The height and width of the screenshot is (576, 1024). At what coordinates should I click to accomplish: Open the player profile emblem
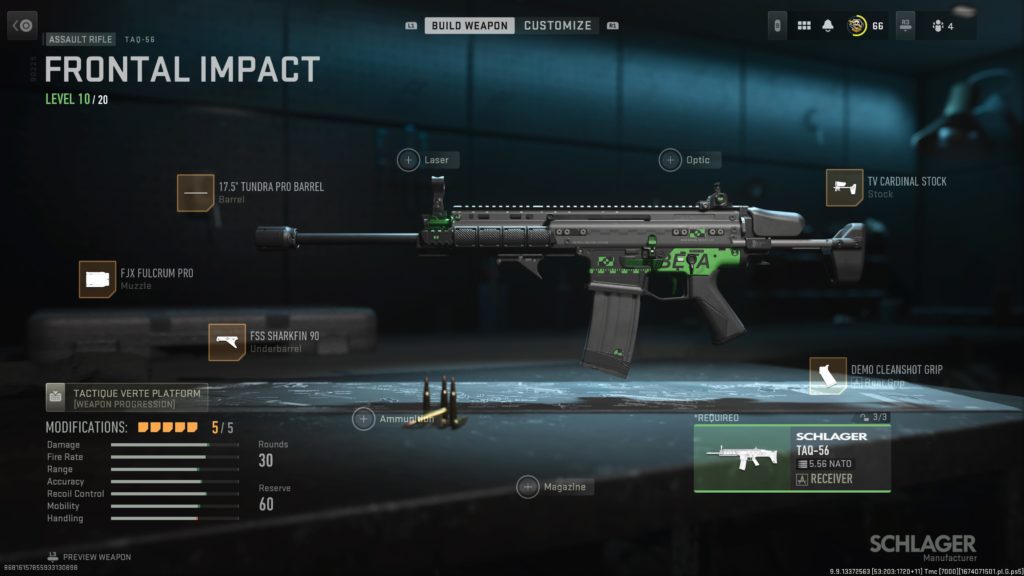pyautogui.click(x=857, y=26)
